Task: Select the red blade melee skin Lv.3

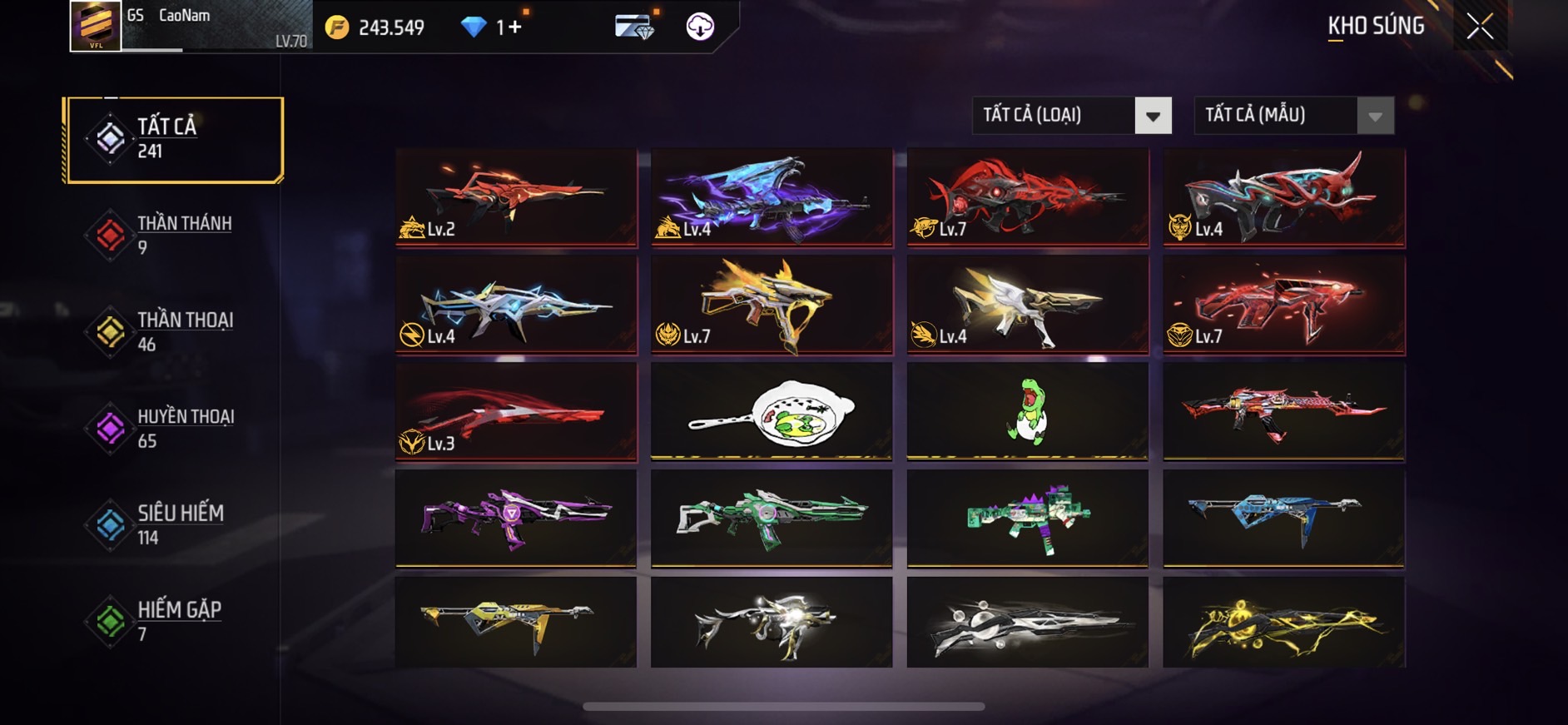Action: pos(516,411)
